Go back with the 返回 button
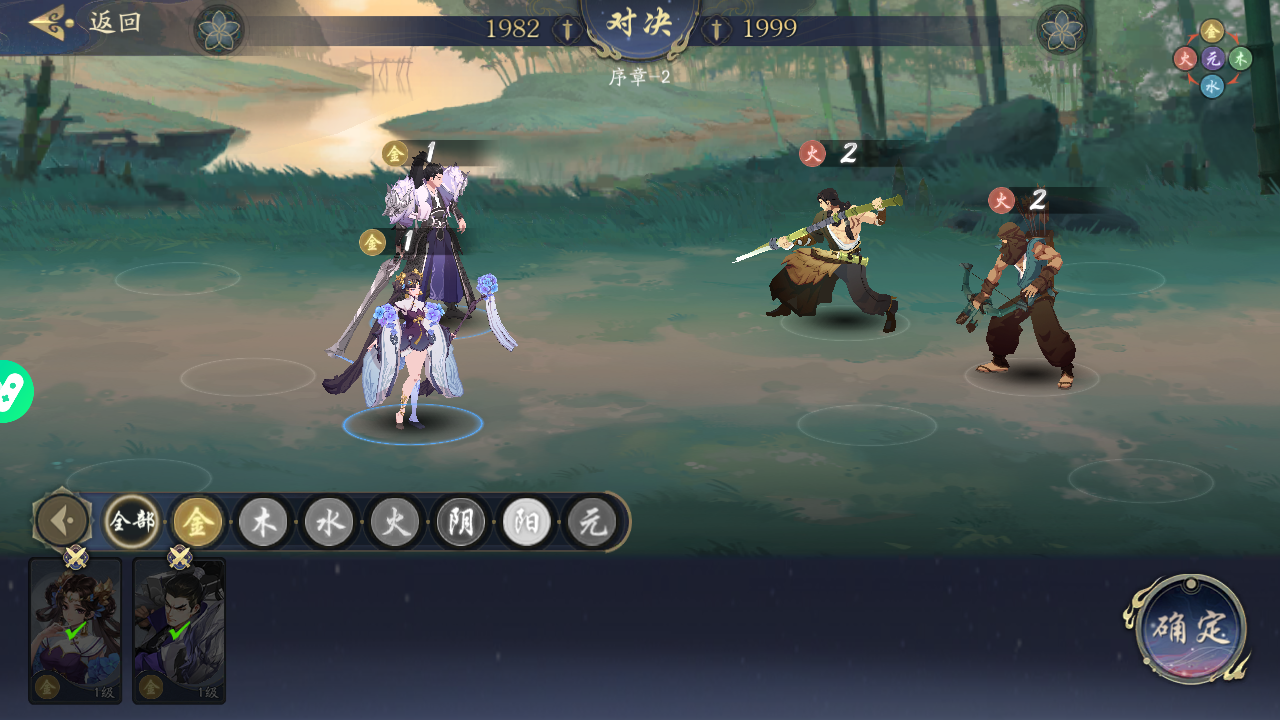The image size is (1280, 720). [86, 22]
